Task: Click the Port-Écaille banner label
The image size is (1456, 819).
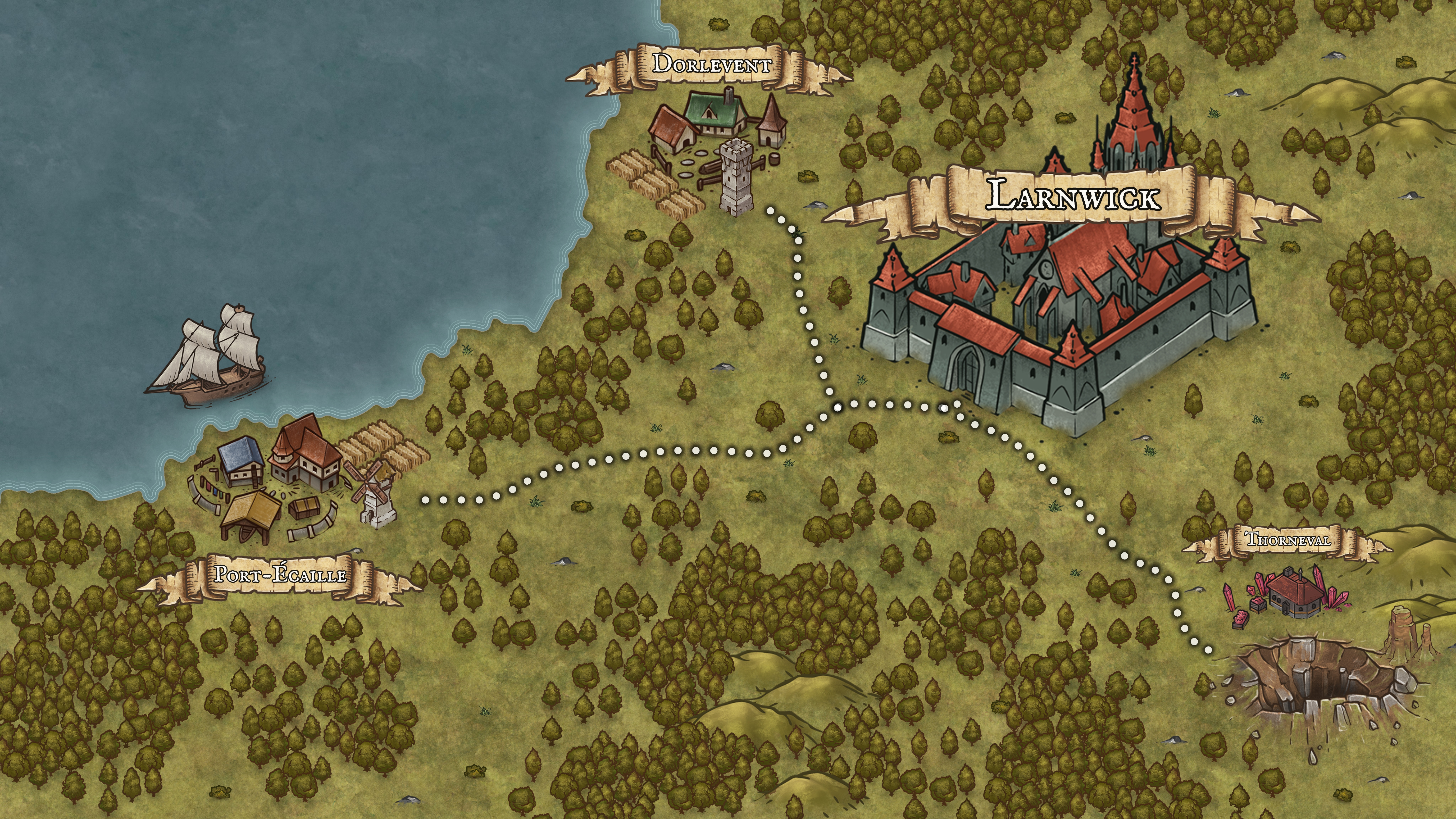Action: (x=280, y=576)
